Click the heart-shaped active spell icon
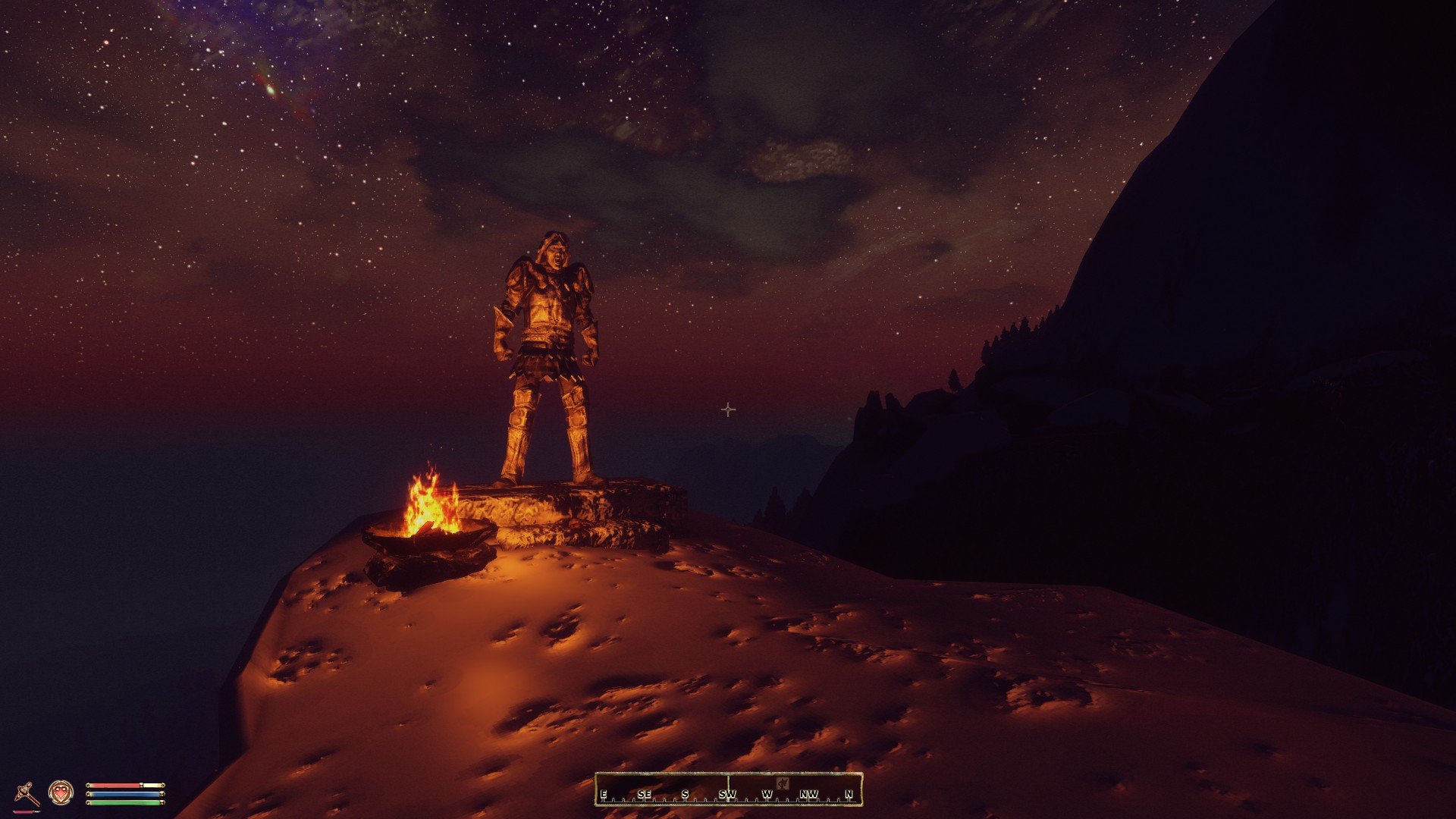Screen dimensions: 1456x819 point(61,793)
